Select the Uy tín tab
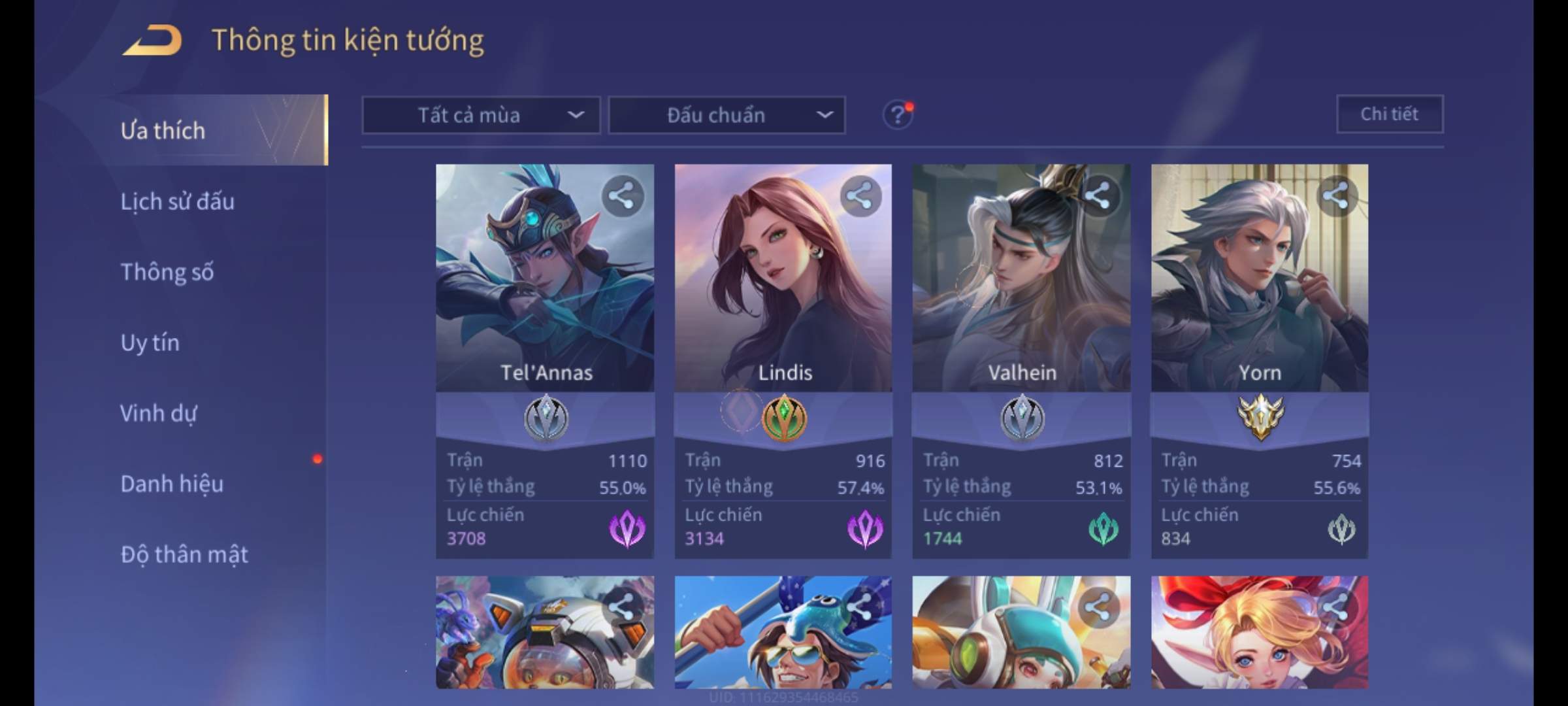Screen dimensions: 1568x706 coord(150,343)
